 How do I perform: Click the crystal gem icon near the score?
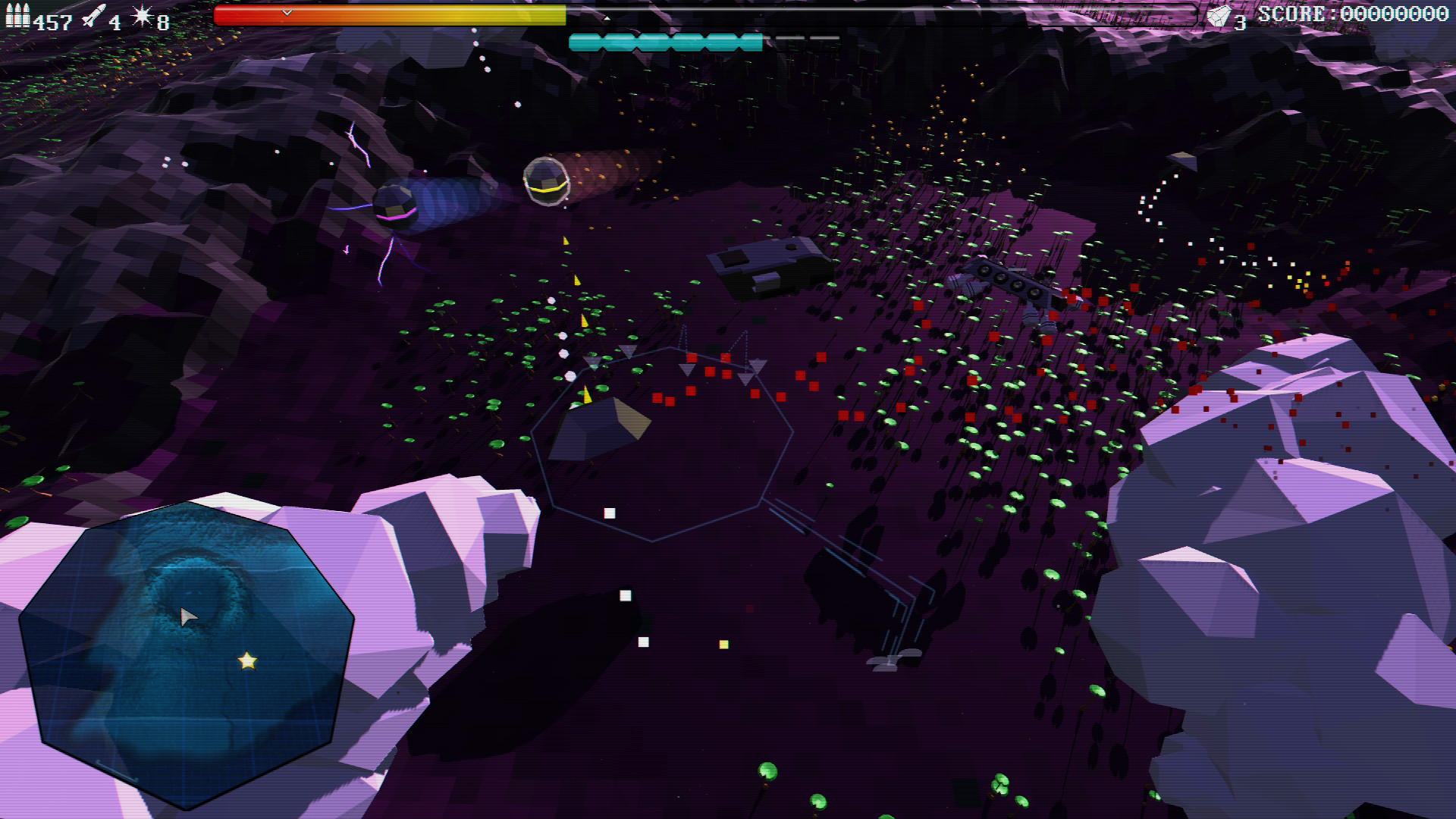click(x=1219, y=15)
